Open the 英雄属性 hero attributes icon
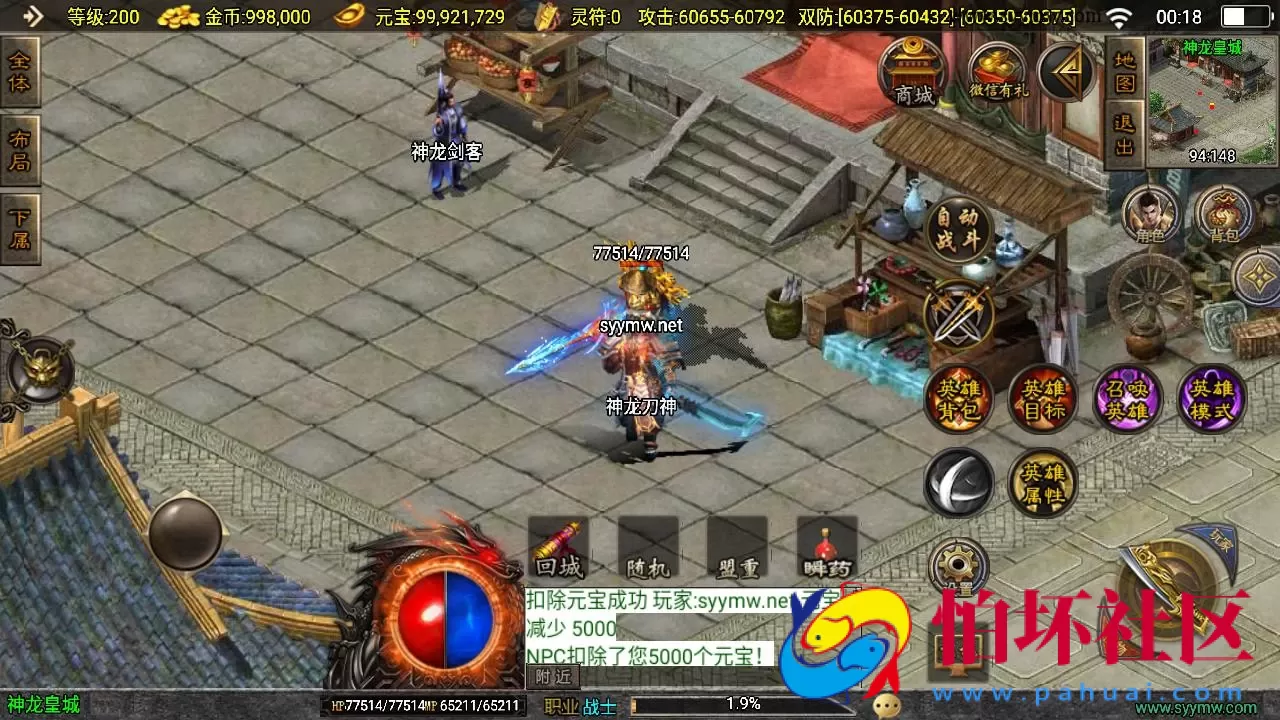The image size is (1280, 720). [x=1042, y=483]
